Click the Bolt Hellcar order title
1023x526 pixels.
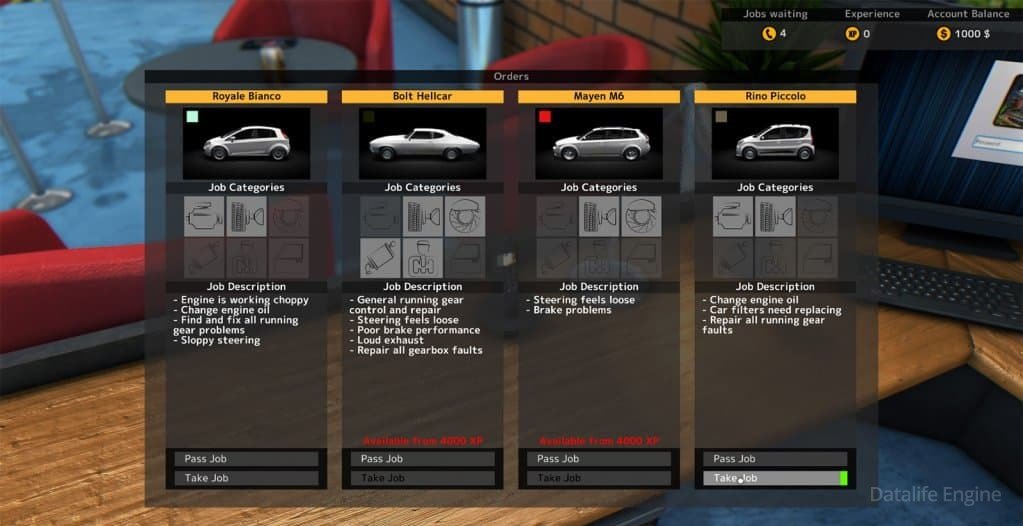coord(422,97)
